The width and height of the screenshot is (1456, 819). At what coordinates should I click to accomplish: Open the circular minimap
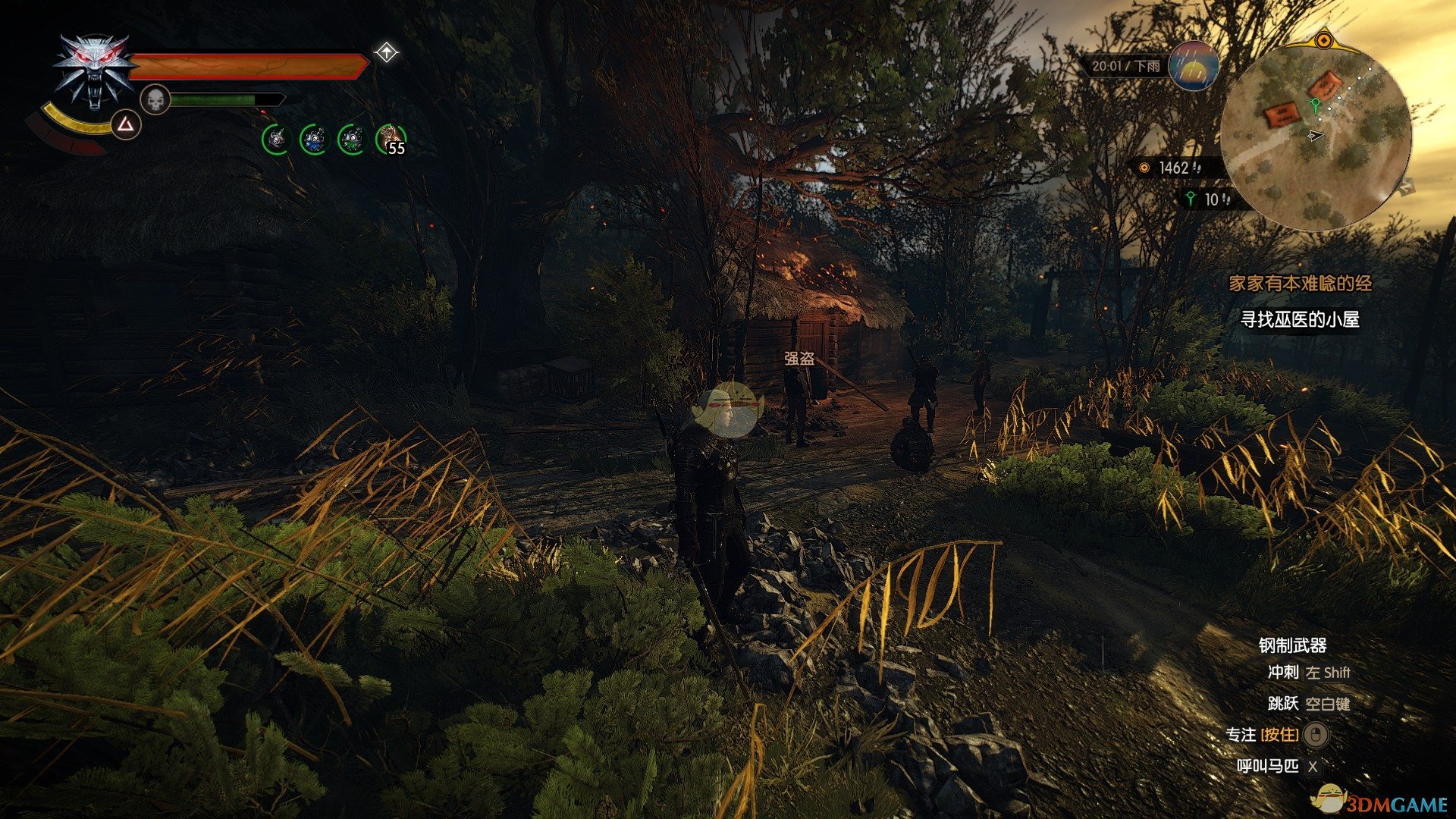(1316, 136)
